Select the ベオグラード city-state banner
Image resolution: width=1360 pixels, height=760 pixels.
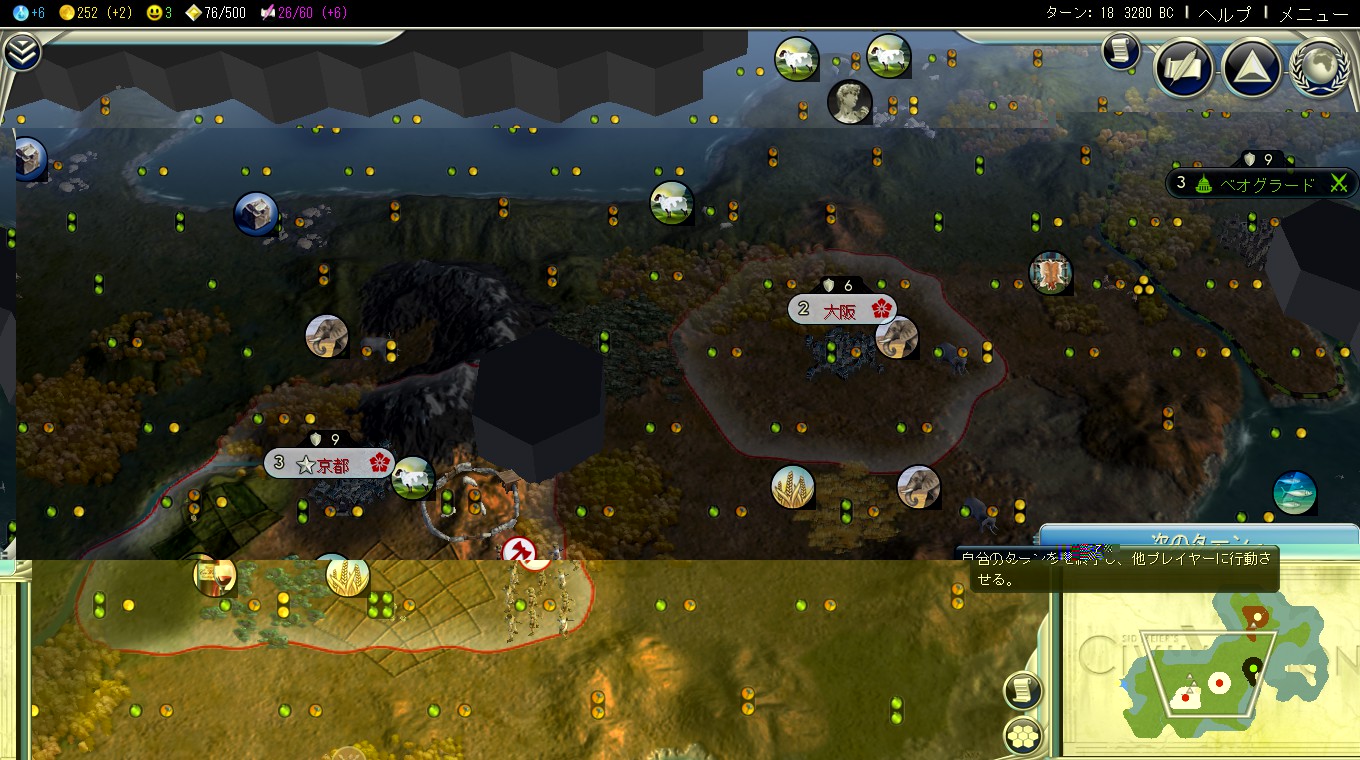coord(1262,183)
